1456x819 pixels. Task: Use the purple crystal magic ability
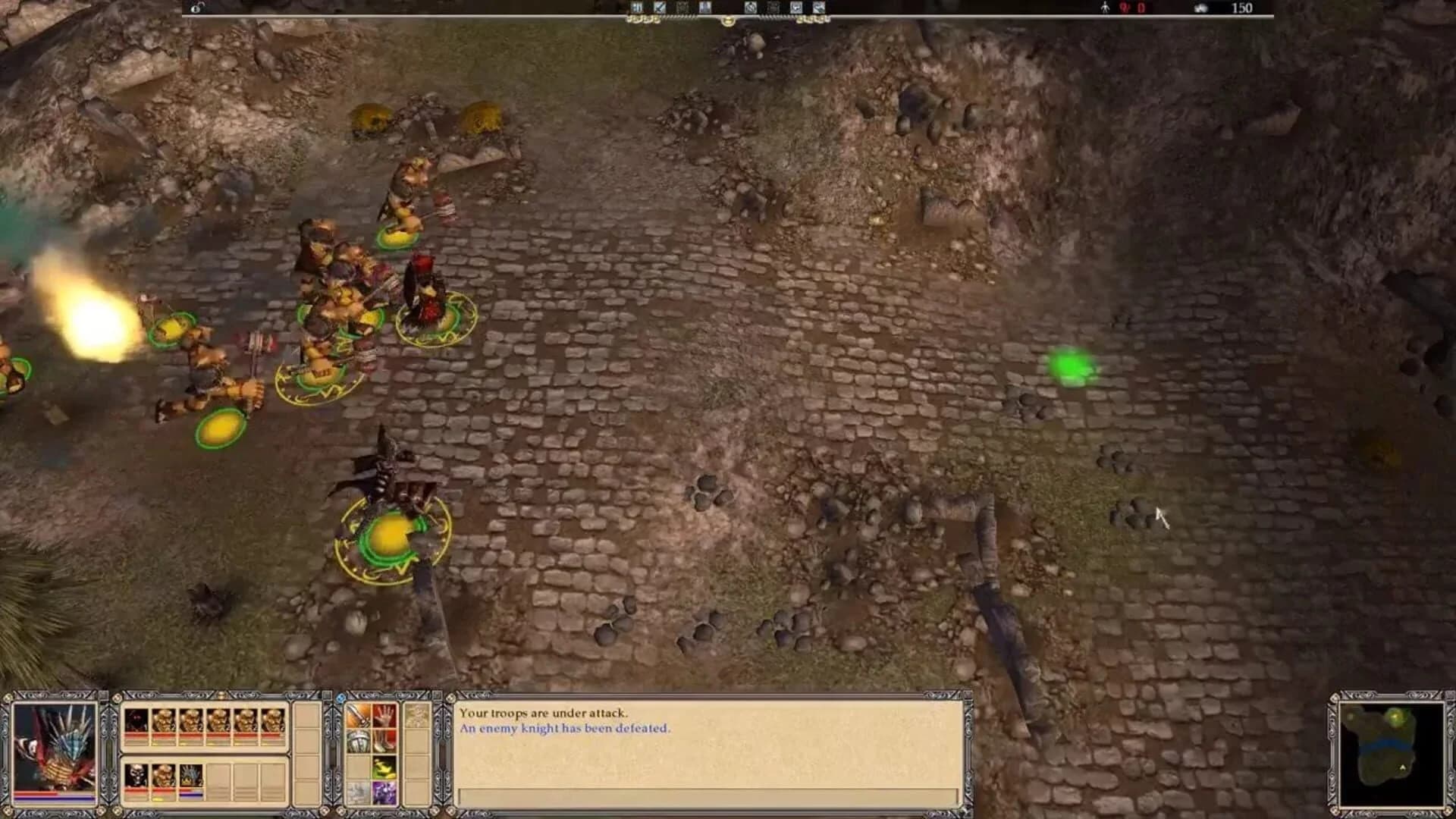[385, 792]
